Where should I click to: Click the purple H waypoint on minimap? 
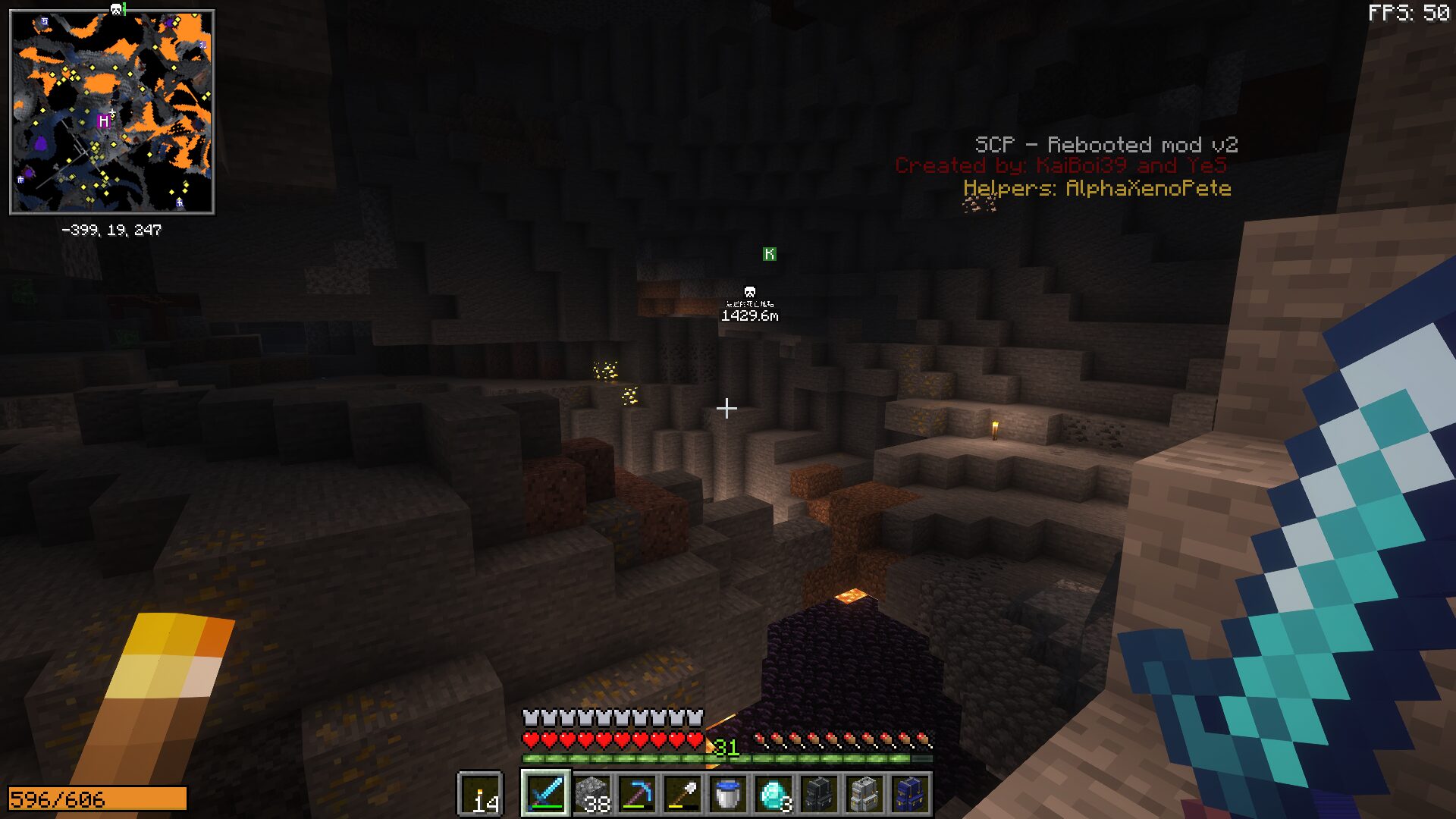pyautogui.click(x=104, y=121)
